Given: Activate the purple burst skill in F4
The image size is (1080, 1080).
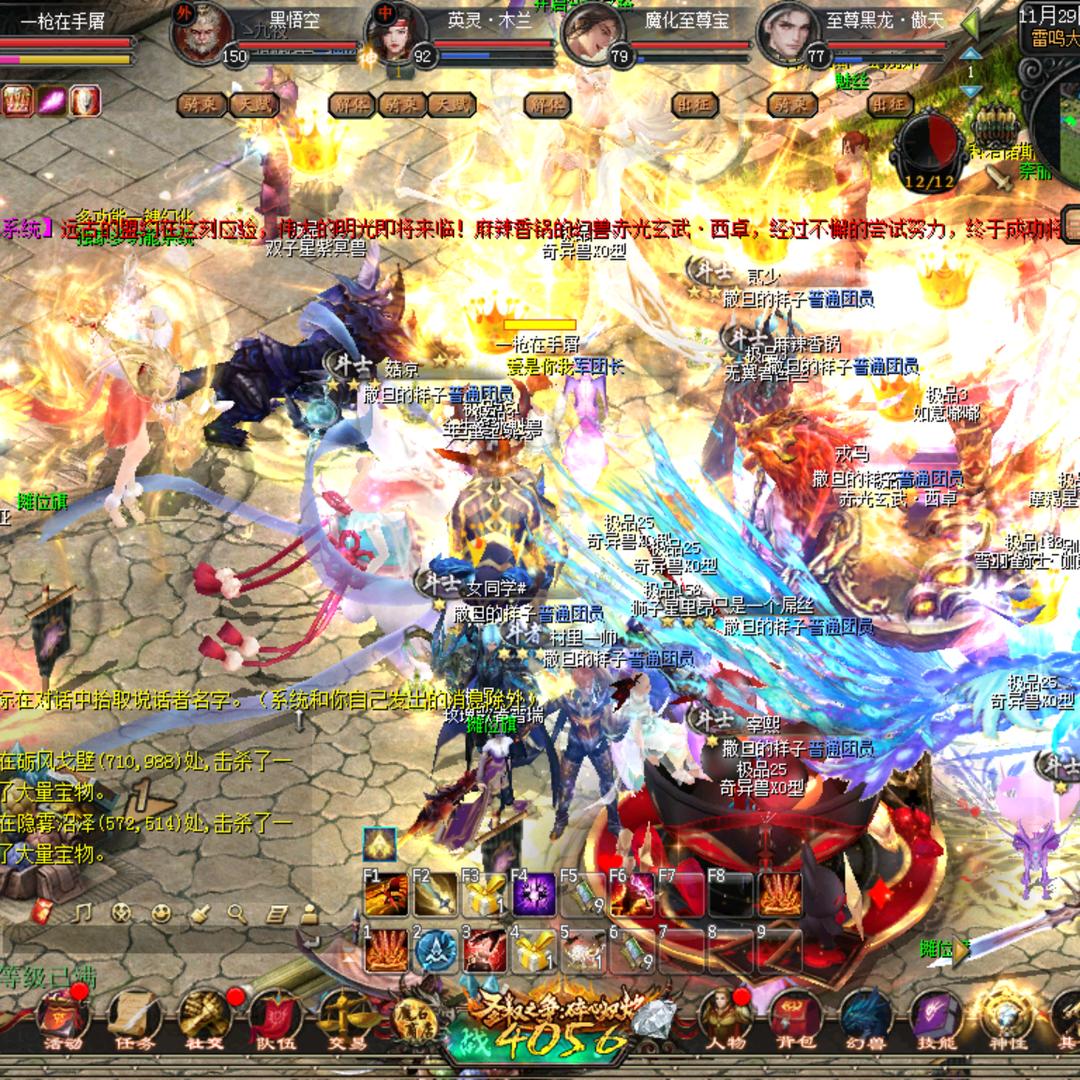Looking at the screenshot, I should [535, 895].
